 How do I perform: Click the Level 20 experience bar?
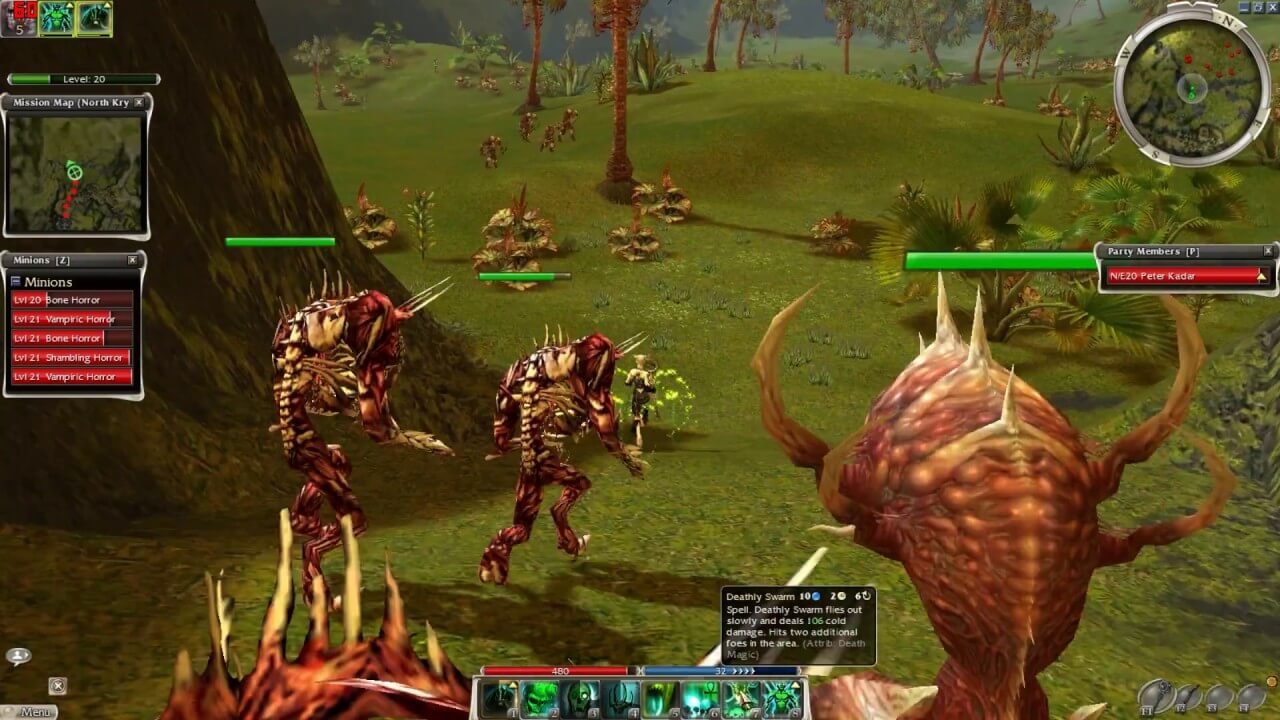(x=83, y=78)
